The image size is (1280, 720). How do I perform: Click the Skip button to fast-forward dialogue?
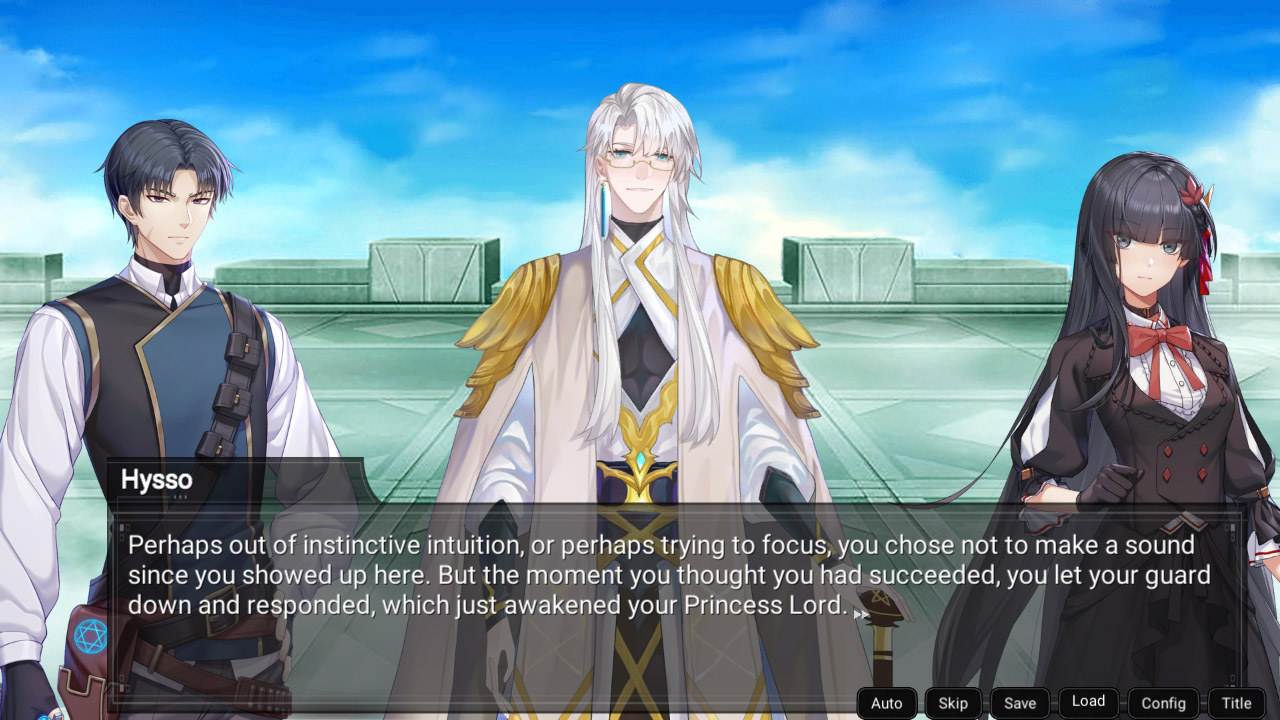(x=952, y=703)
